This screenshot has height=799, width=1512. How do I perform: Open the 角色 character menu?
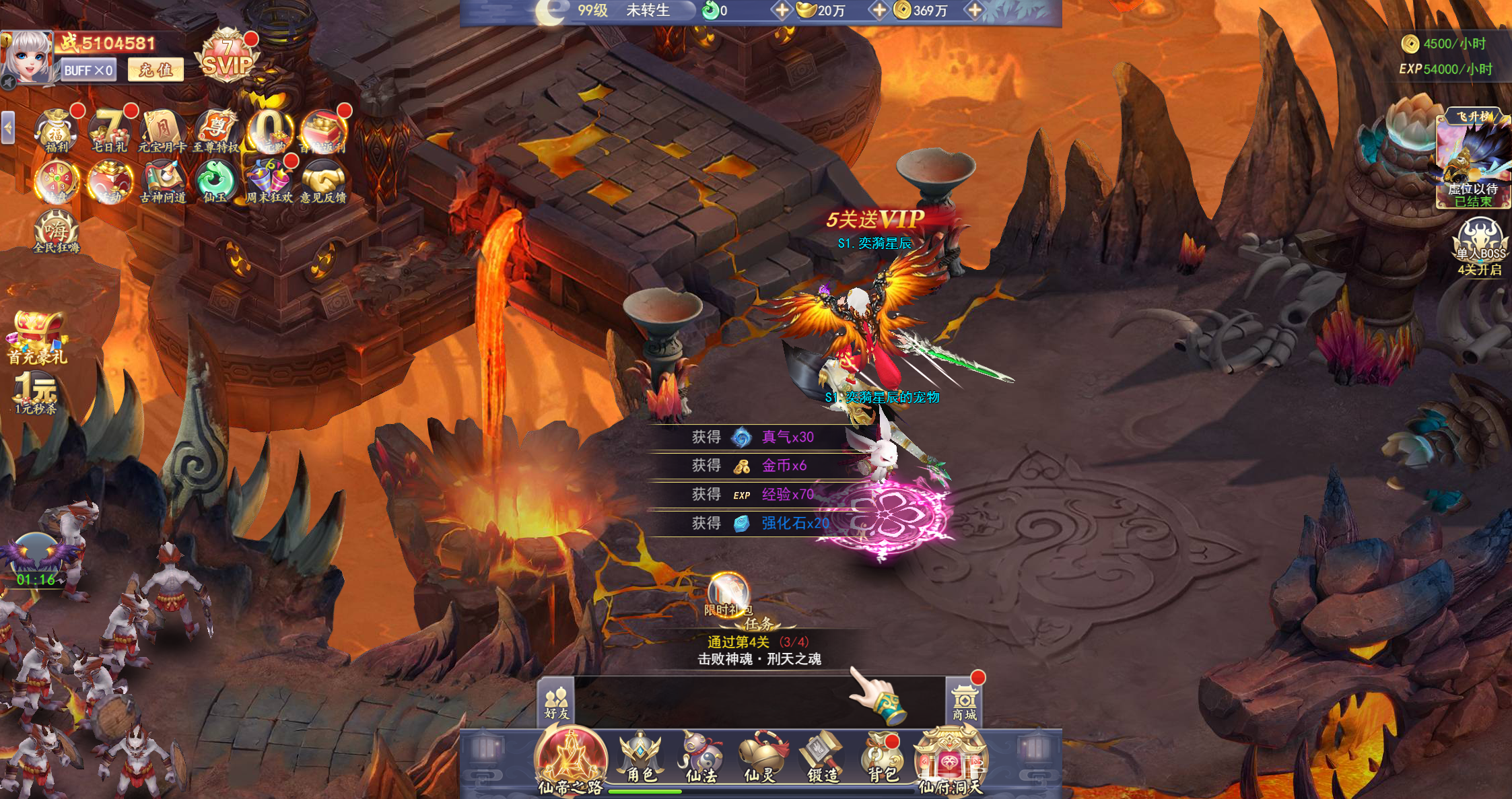click(x=641, y=757)
